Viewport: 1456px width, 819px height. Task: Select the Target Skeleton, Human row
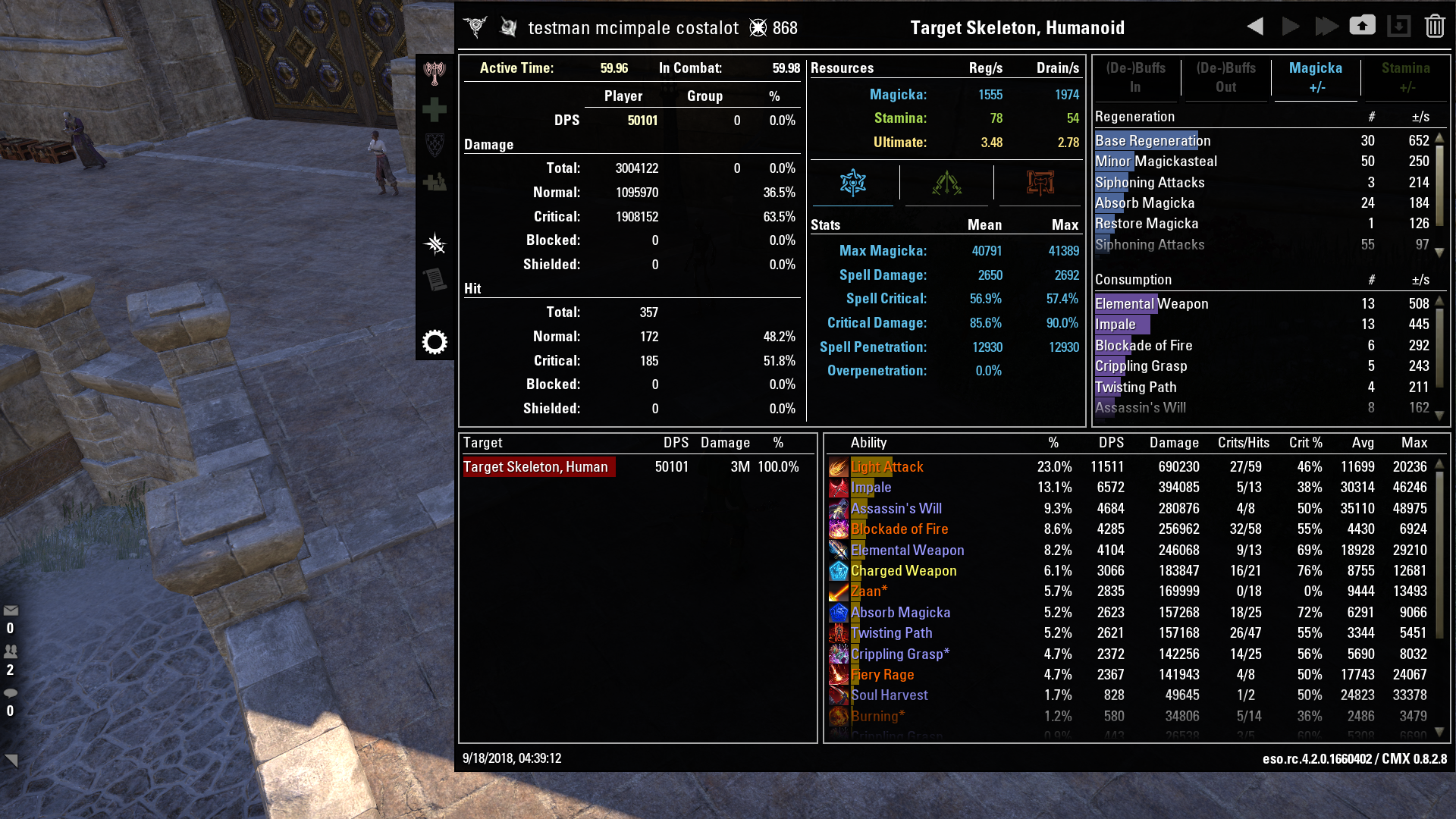tap(538, 466)
